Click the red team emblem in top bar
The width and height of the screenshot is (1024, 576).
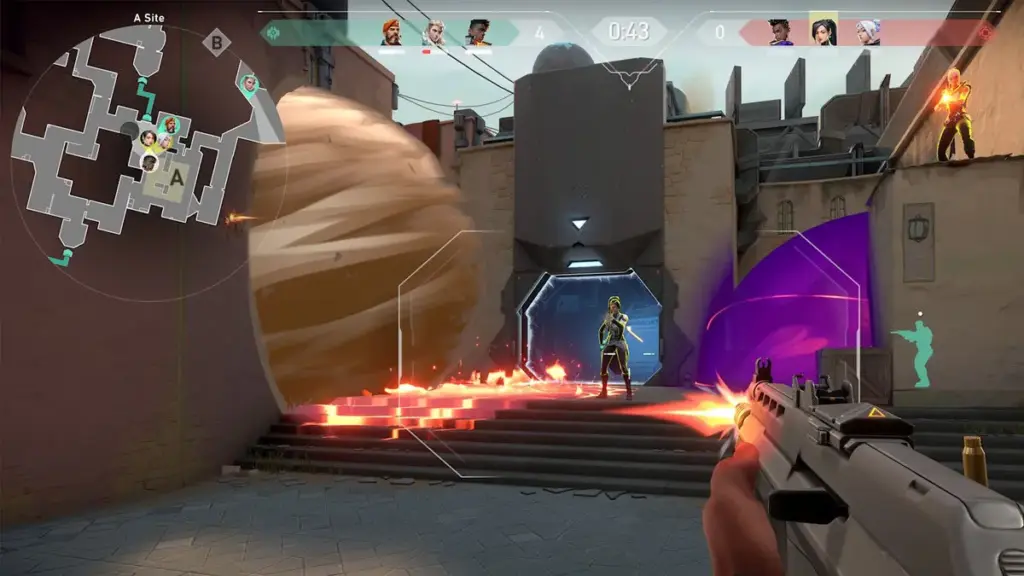tap(986, 32)
